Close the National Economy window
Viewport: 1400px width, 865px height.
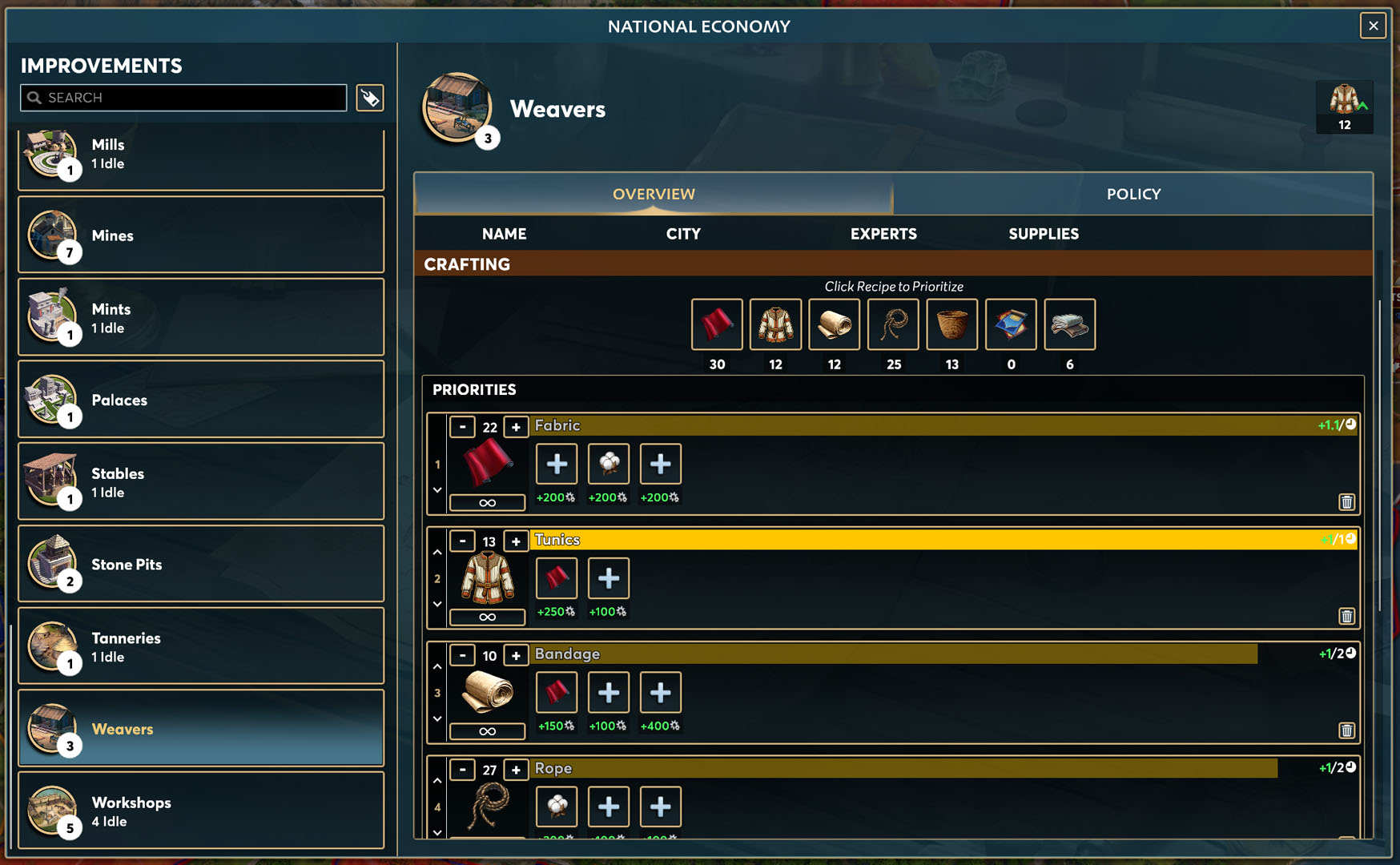pyautogui.click(x=1373, y=26)
